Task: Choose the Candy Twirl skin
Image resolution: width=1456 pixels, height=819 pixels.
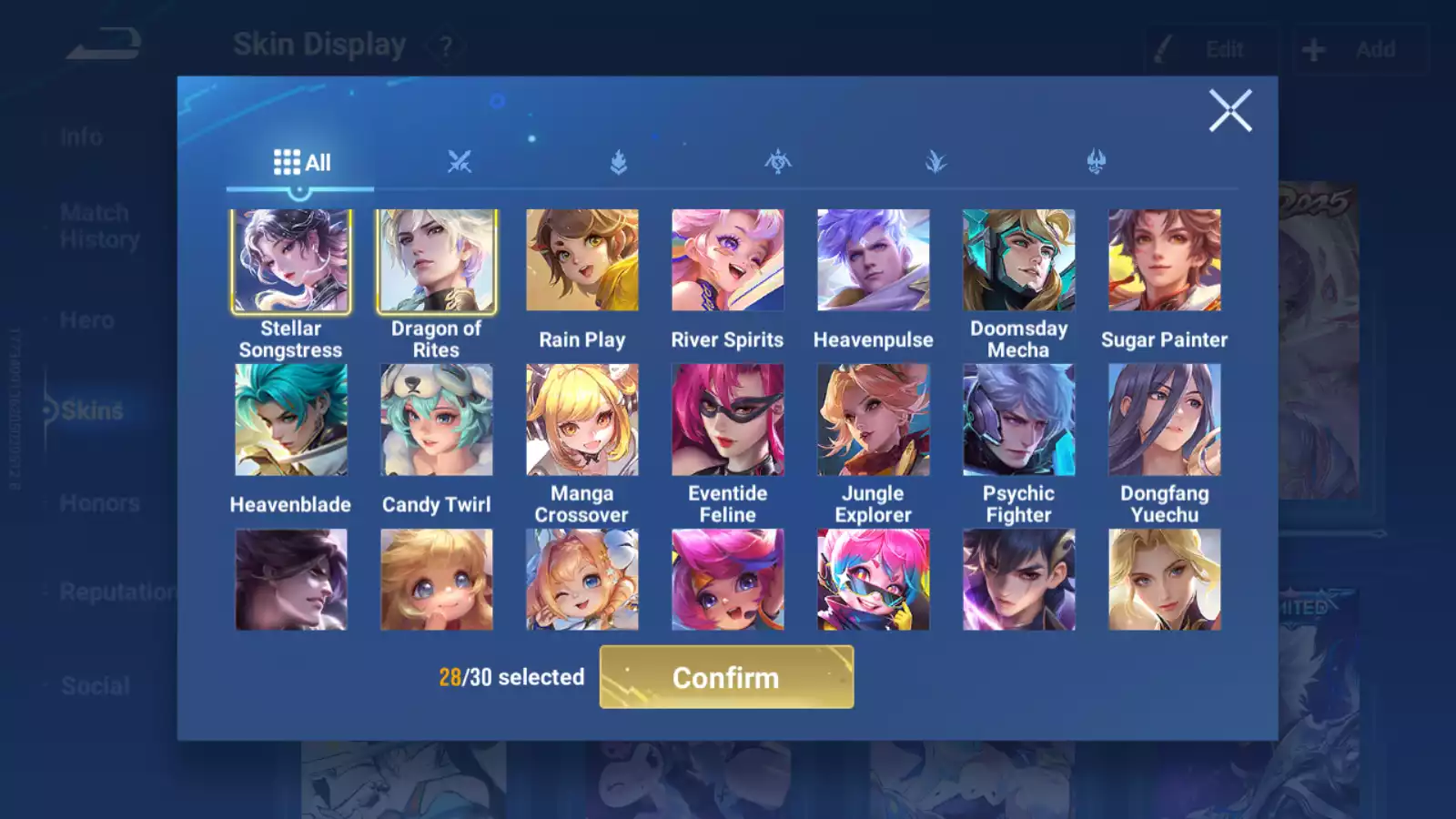Action: click(436, 420)
